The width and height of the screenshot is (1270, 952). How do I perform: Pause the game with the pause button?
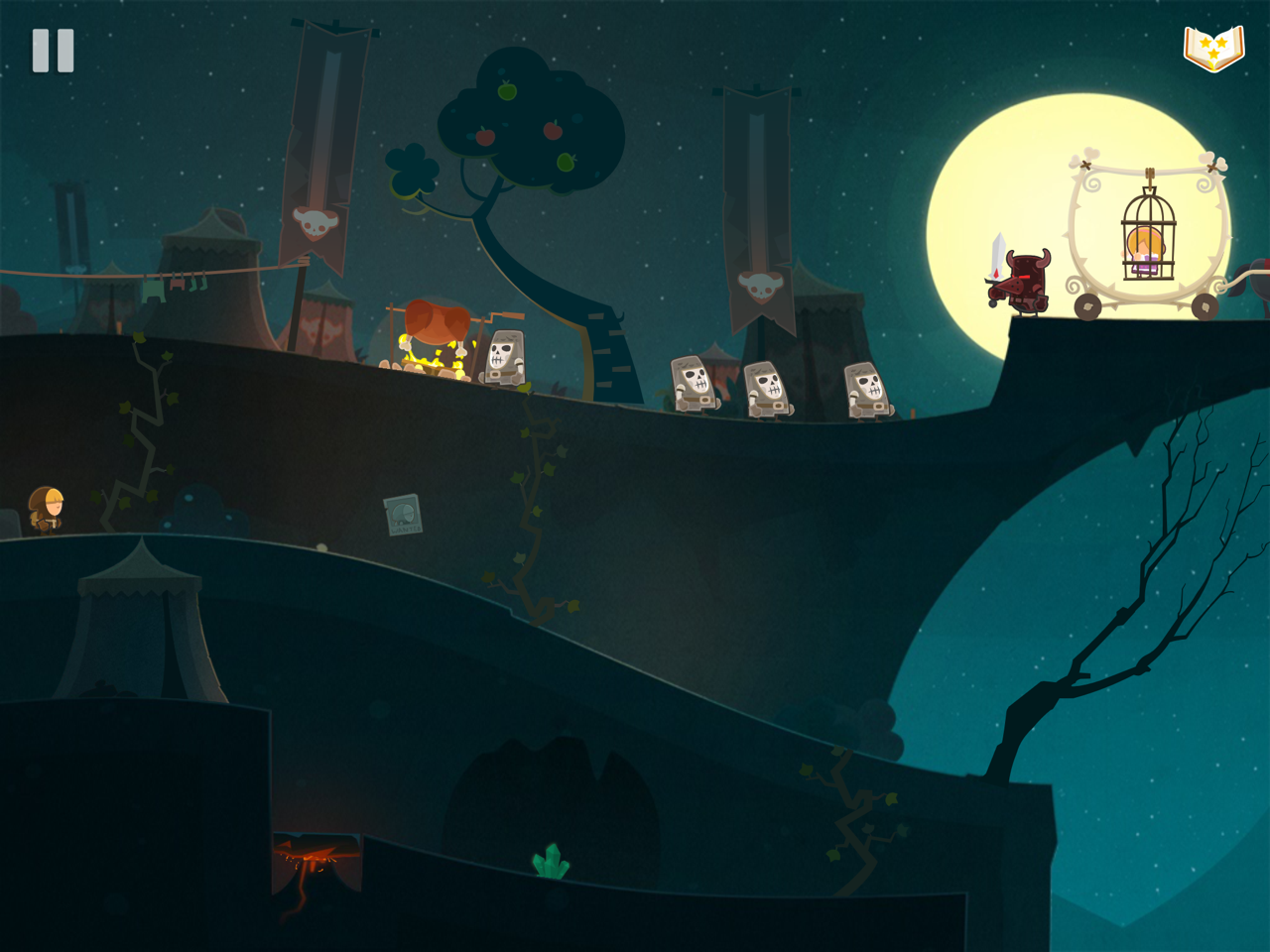coord(54,51)
